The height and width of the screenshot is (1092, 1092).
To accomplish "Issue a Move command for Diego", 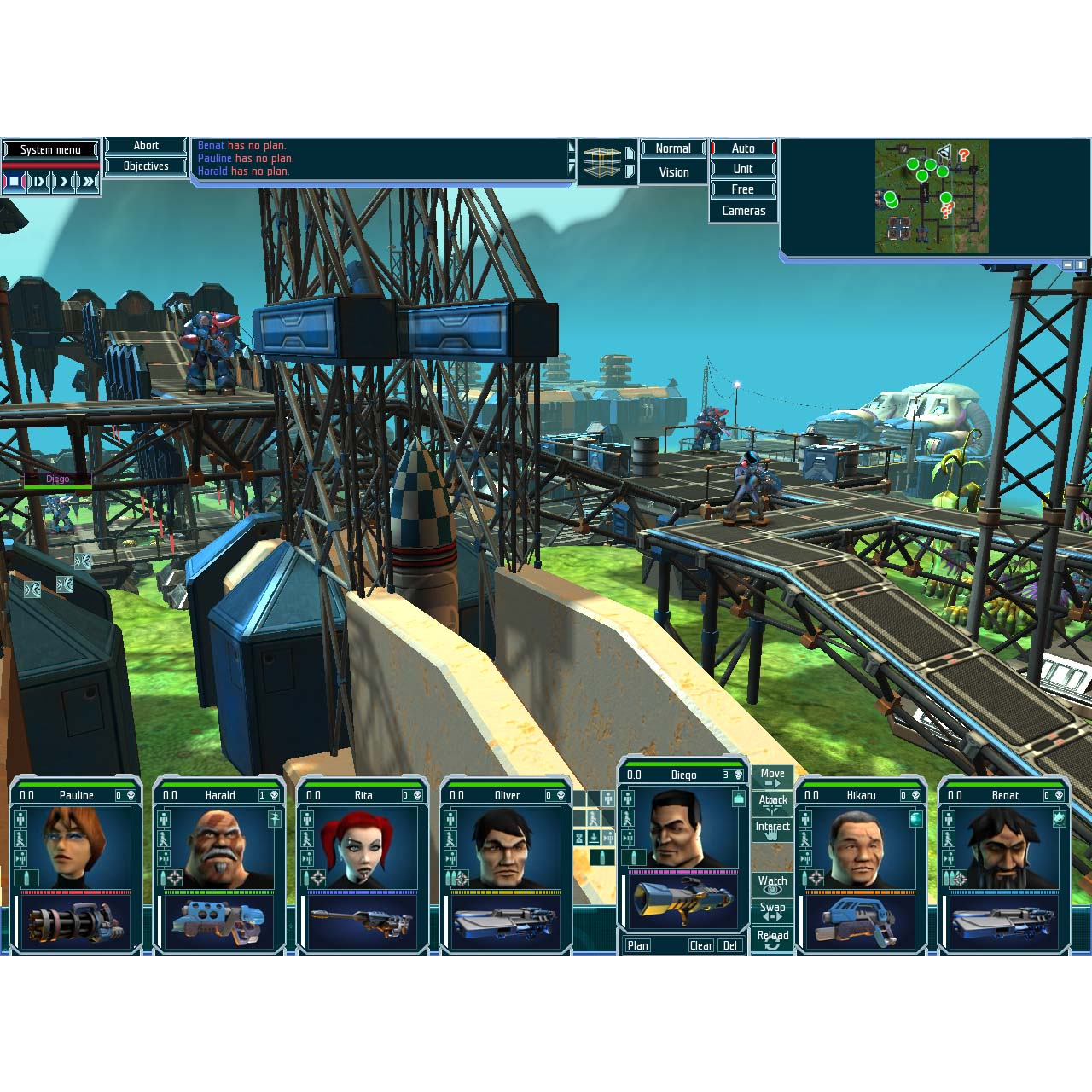I will pyautogui.click(x=773, y=777).
